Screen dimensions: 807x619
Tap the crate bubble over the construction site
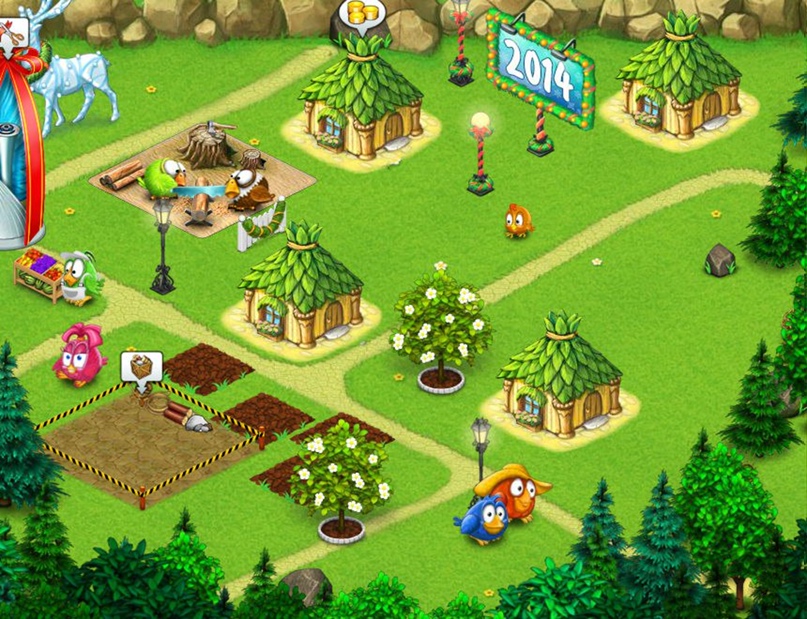tap(141, 367)
